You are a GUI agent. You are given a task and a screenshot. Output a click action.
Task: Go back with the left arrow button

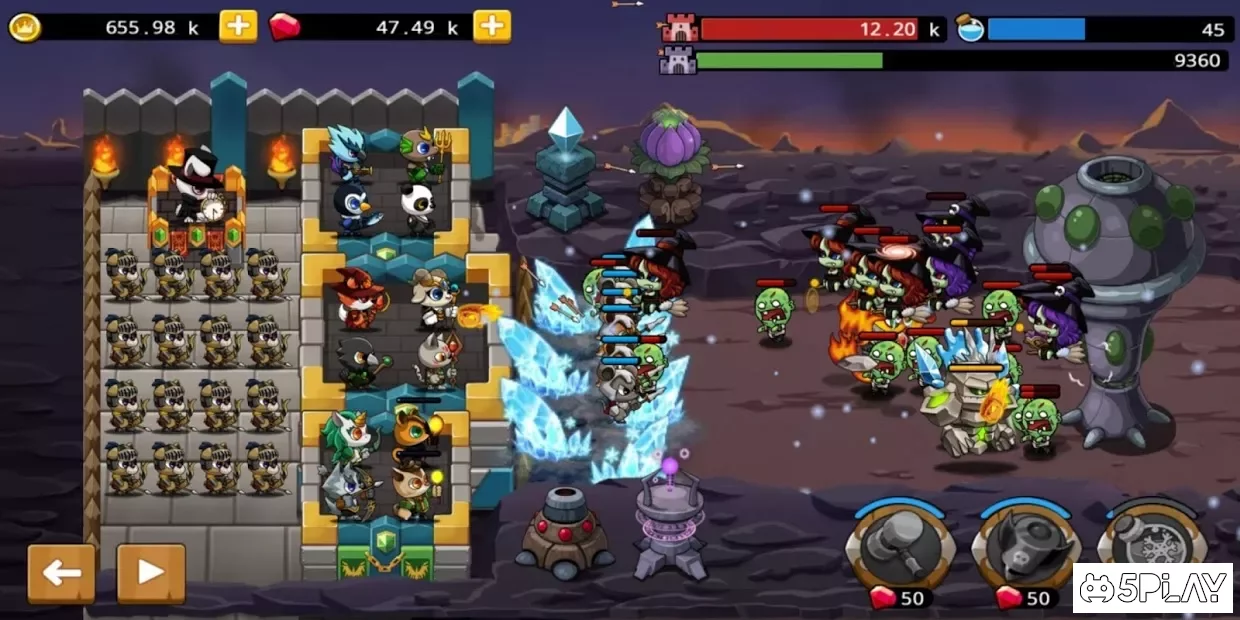[x=62, y=573]
